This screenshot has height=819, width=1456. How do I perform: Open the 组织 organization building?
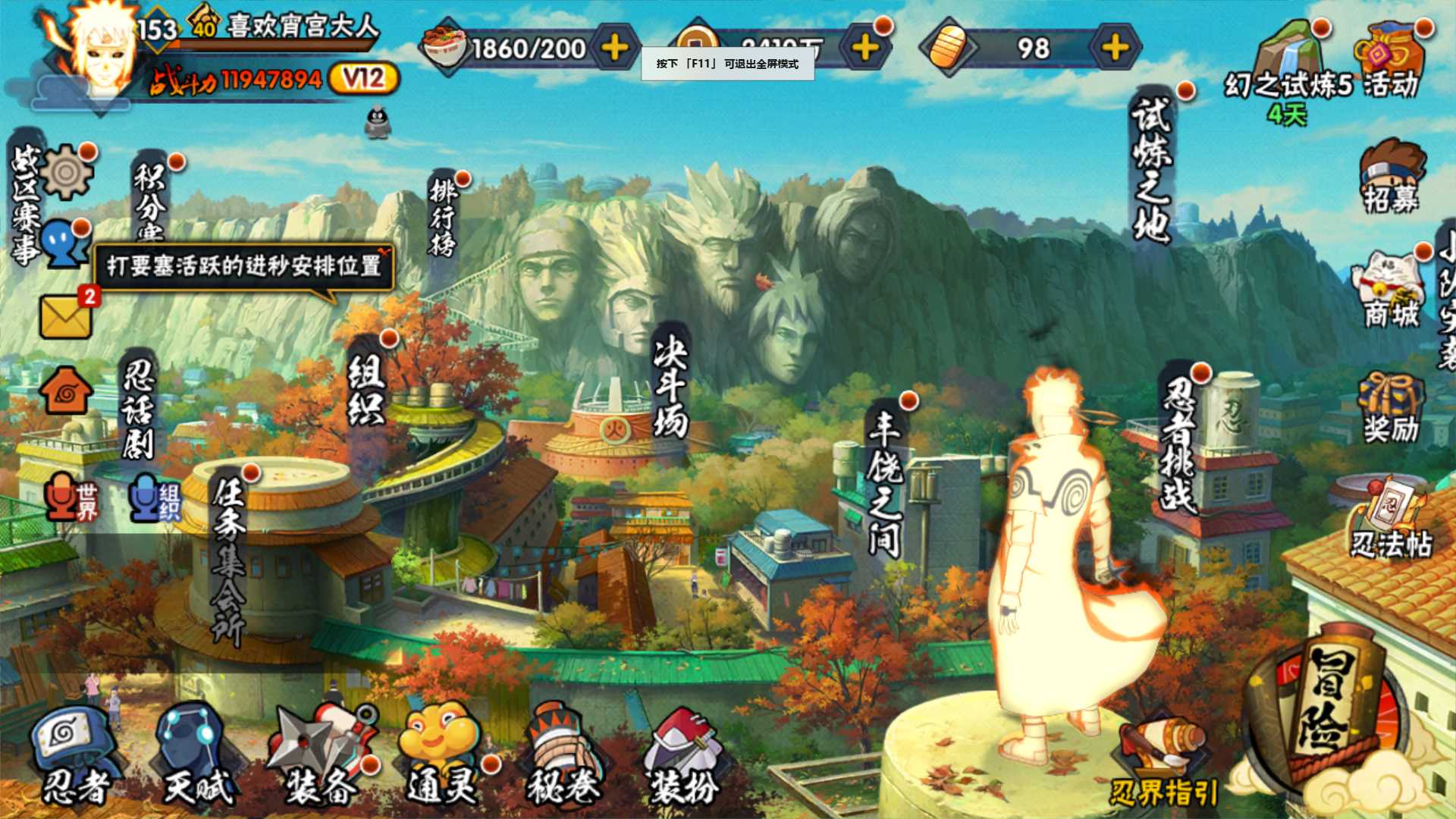(366, 391)
